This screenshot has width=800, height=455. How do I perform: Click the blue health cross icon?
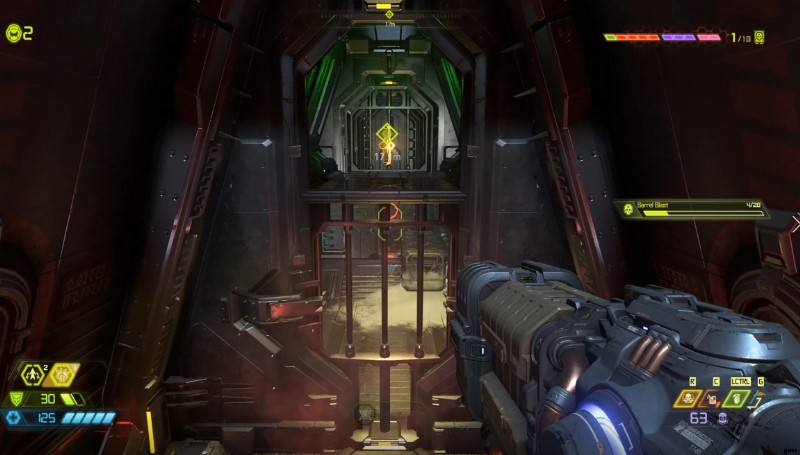click(x=13, y=417)
